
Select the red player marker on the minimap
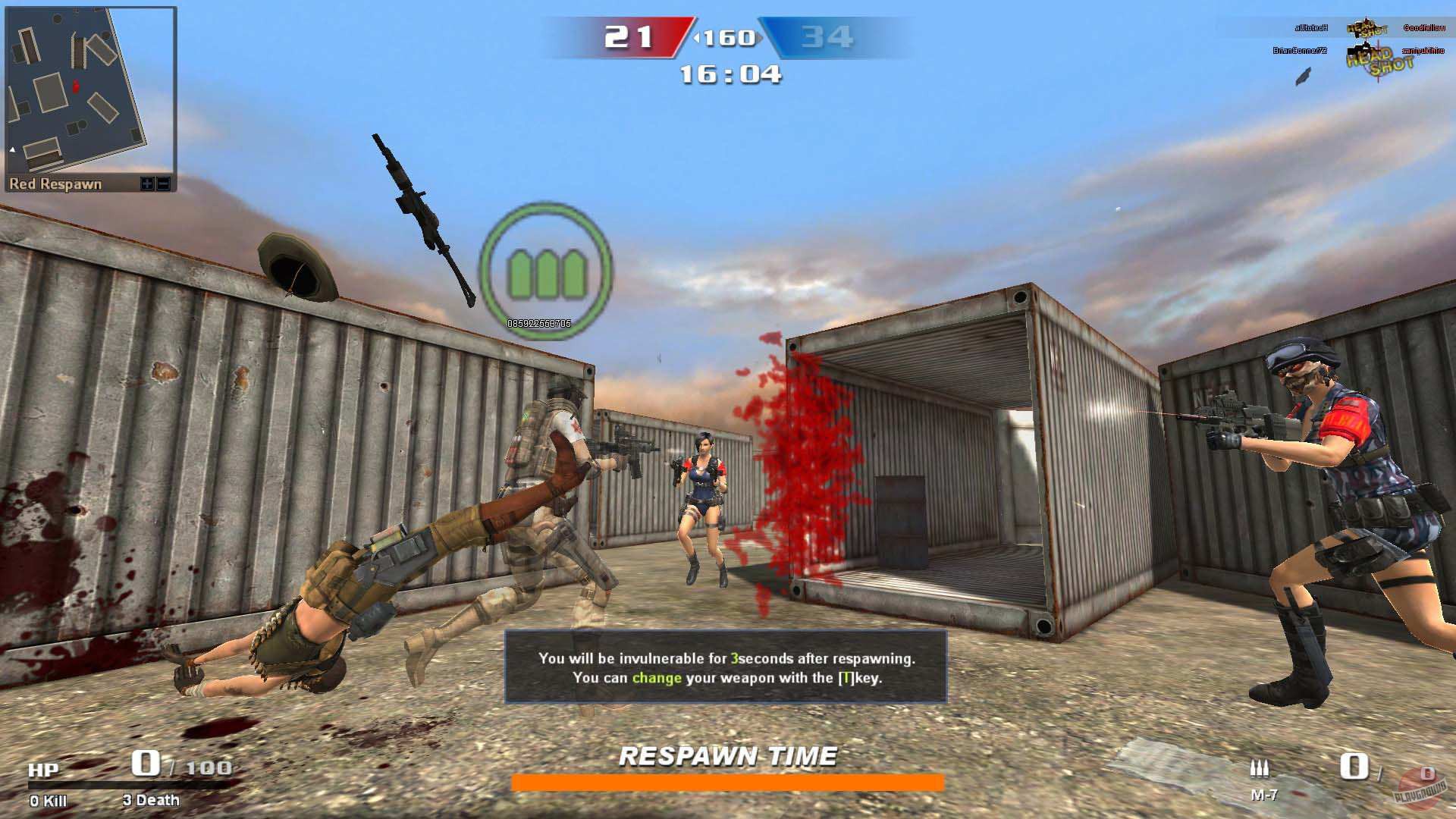pos(75,86)
